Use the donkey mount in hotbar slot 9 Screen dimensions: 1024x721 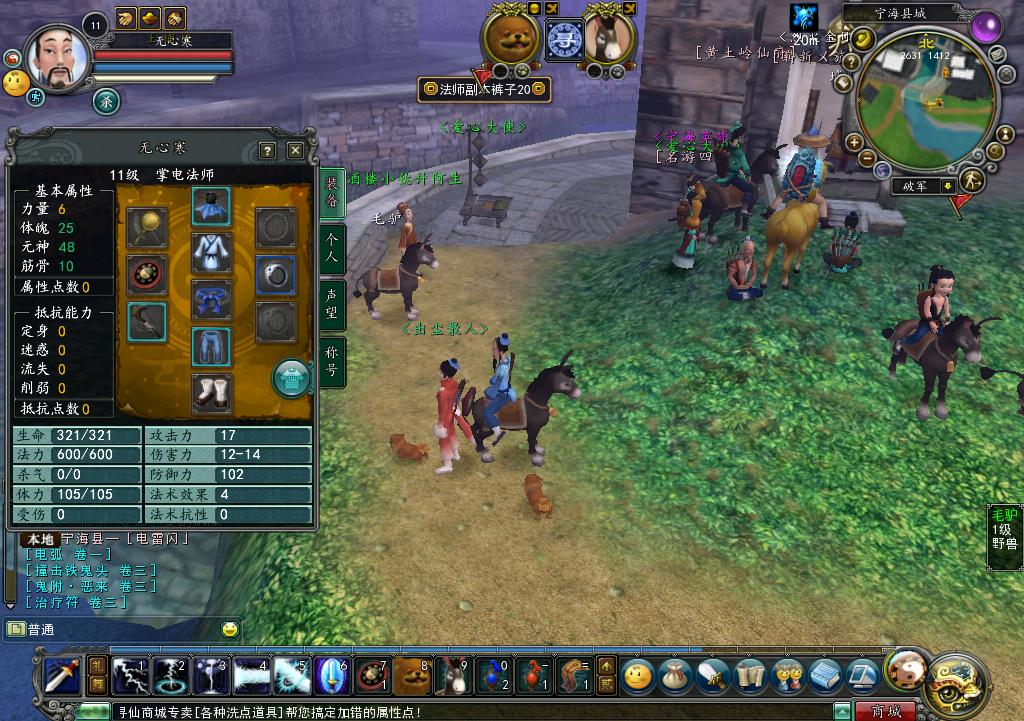click(x=452, y=677)
